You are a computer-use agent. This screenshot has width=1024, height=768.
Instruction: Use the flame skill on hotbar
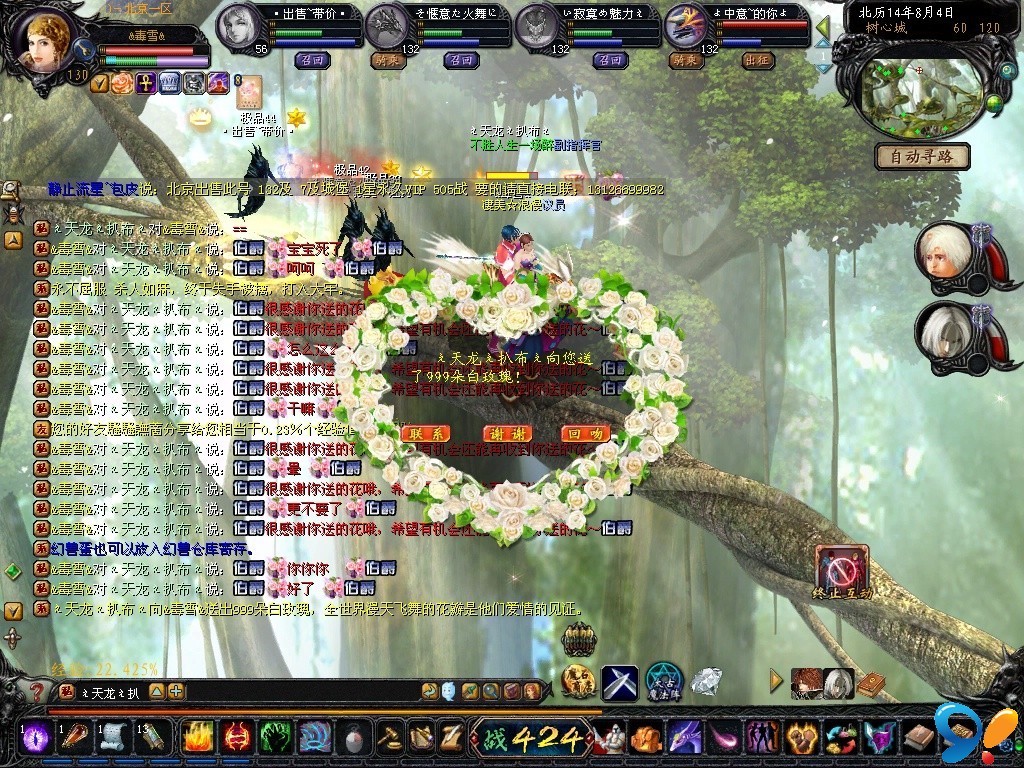(x=198, y=738)
